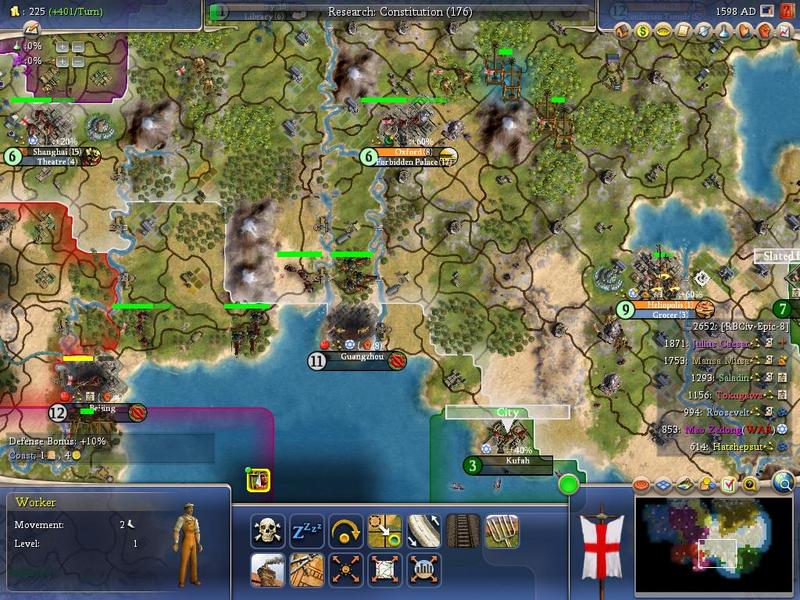Open the globe view magnifier button
Screen dimensions: 800x600
[x=784, y=483]
